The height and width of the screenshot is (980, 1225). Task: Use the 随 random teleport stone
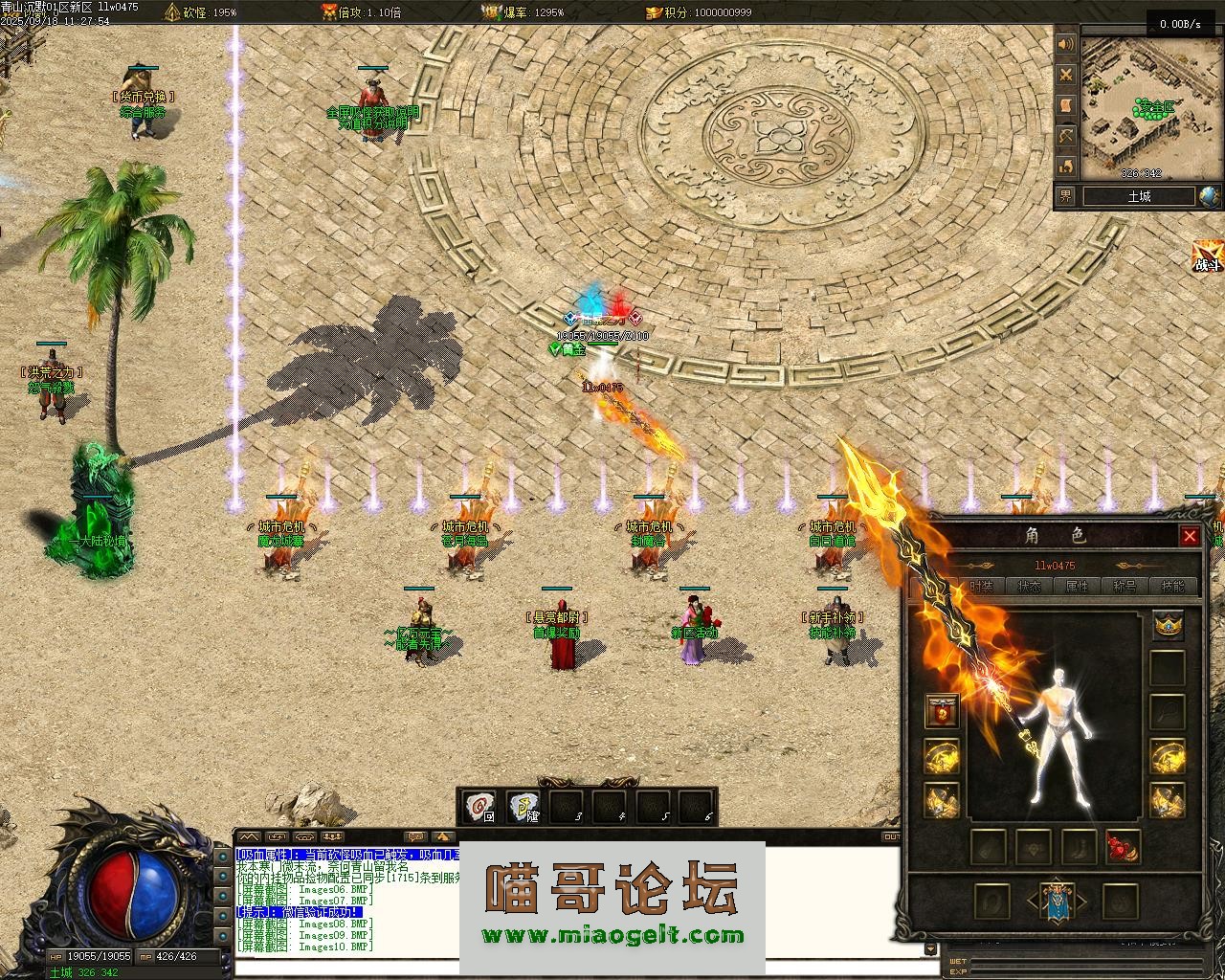point(523,808)
